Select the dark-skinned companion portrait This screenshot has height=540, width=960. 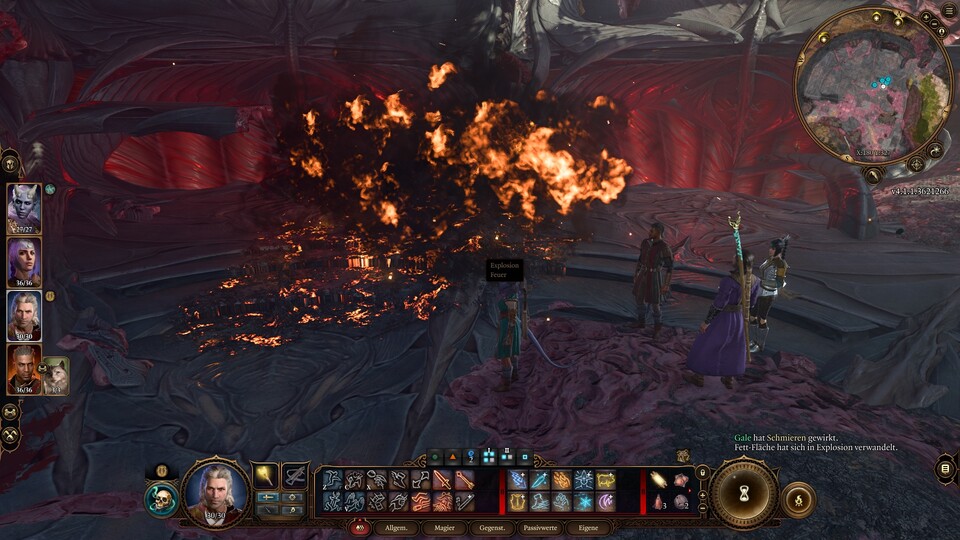[23, 369]
